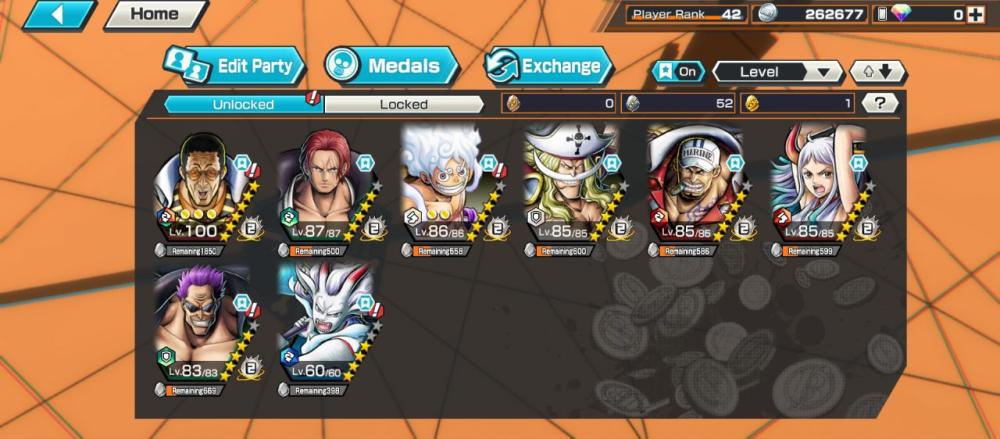
Task: Go back with the arrow button
Action: click(58, 14)
